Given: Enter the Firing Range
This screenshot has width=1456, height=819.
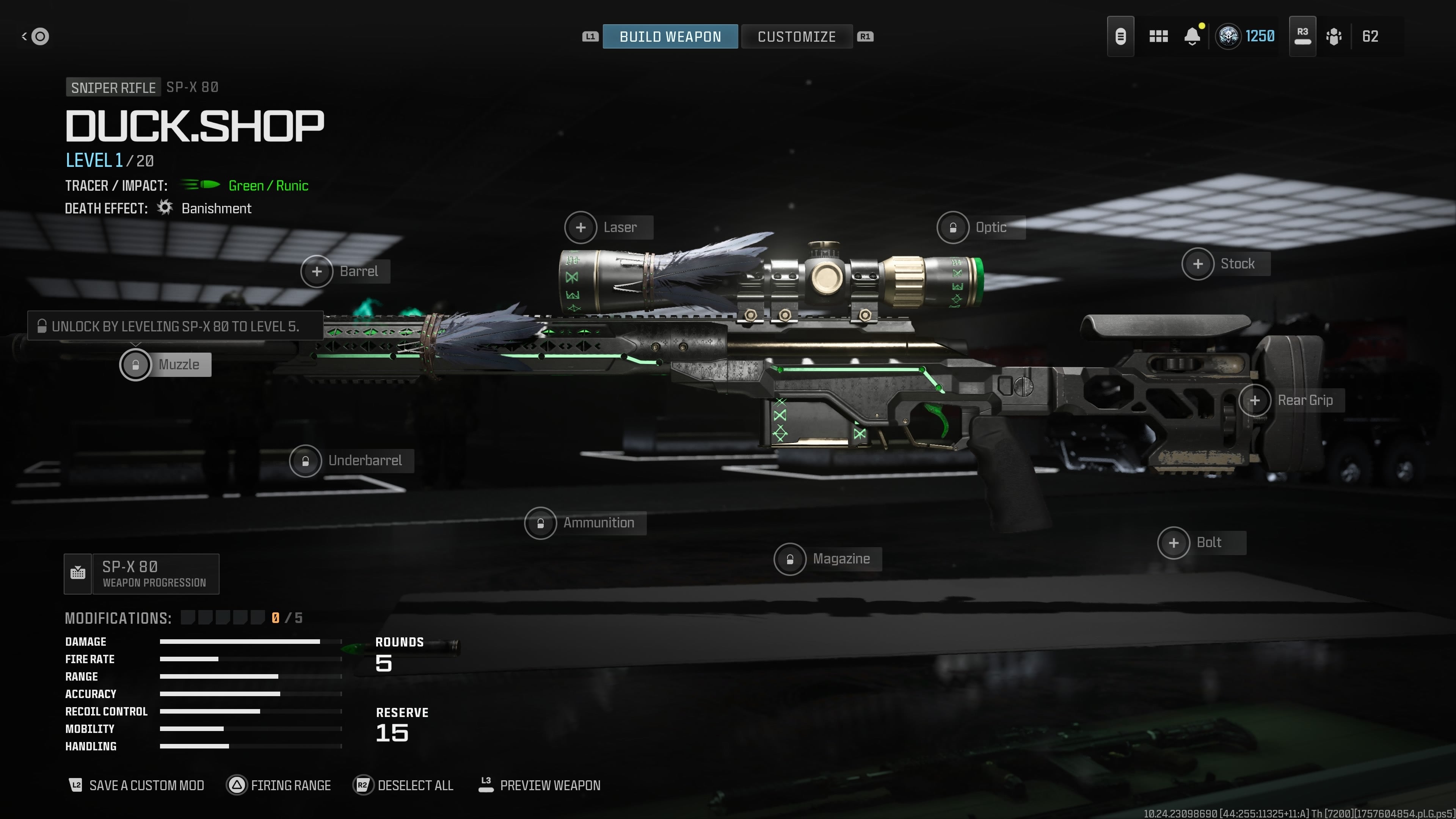Looking at the screenshot, I should pos(279,785).
